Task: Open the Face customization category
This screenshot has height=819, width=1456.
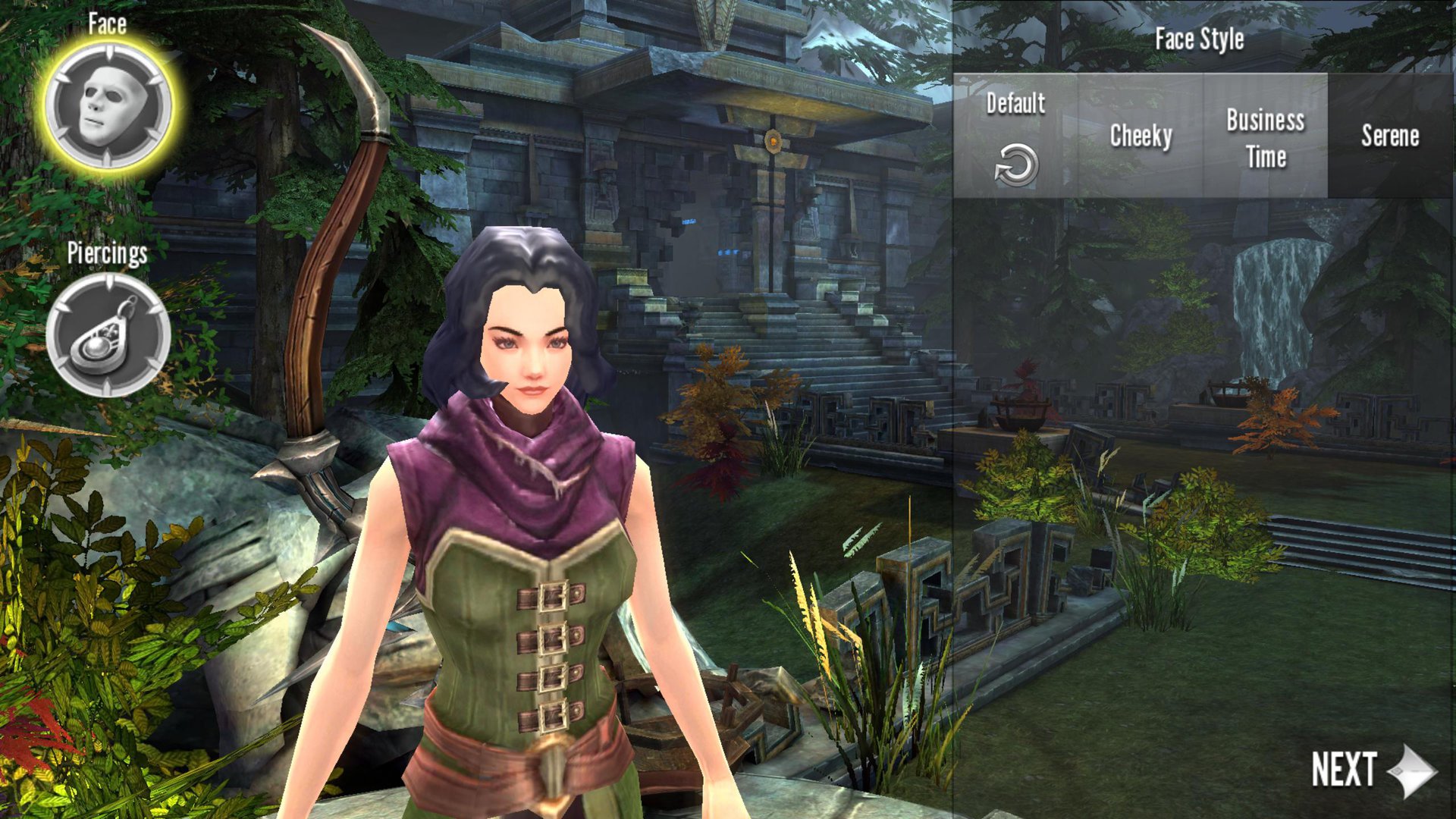Action: coord(108,105)
